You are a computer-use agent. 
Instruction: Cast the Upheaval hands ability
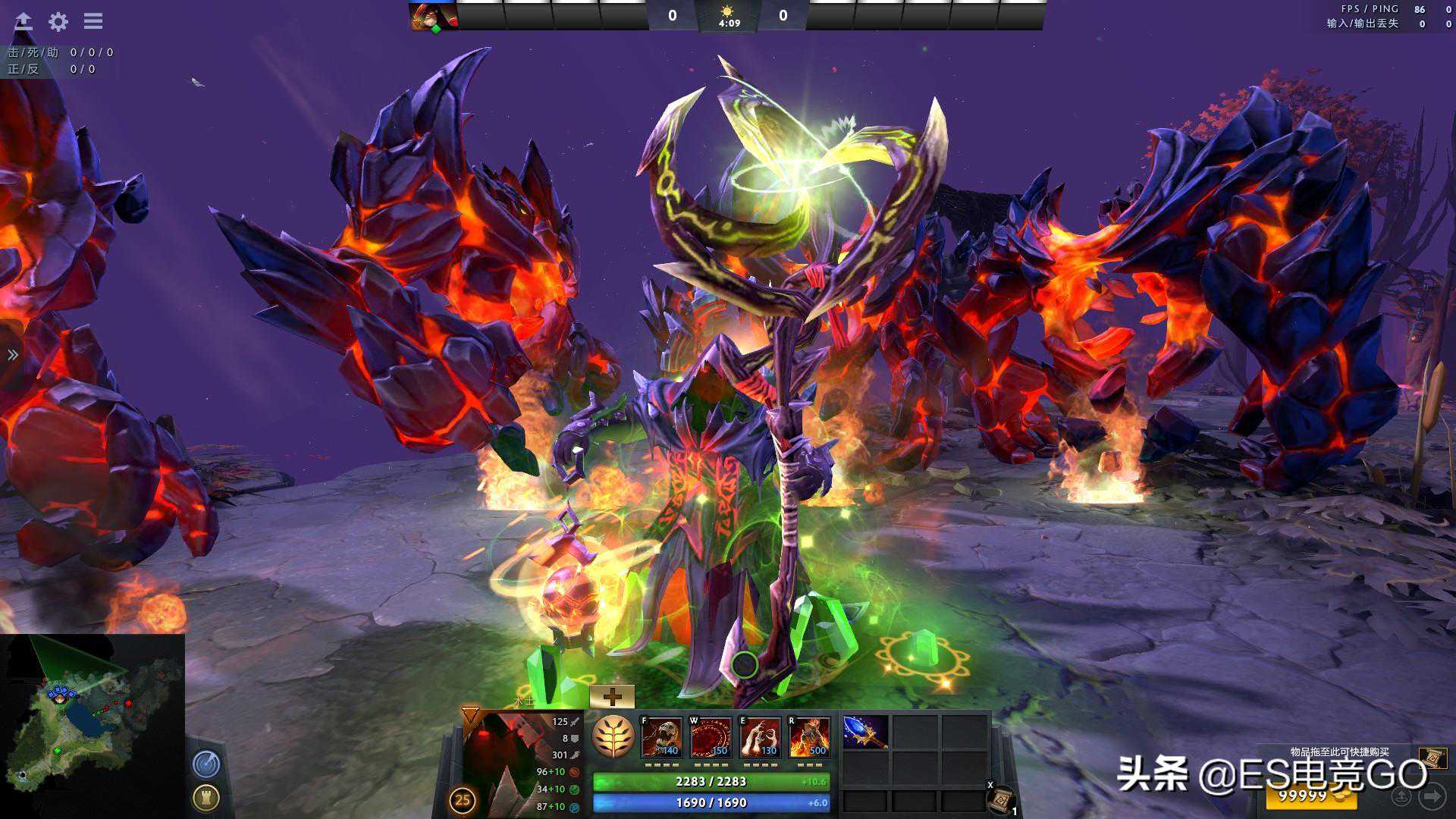(x=760, y=737)
